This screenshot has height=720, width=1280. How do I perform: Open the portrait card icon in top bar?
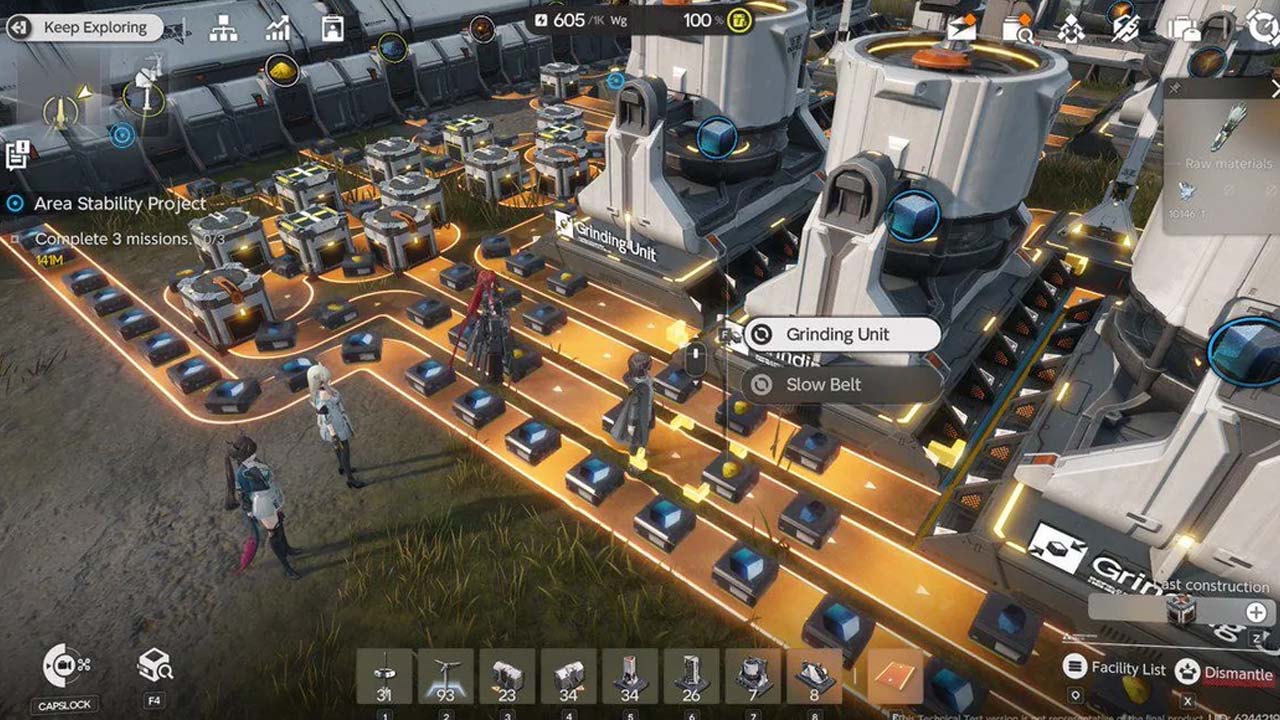332,28
